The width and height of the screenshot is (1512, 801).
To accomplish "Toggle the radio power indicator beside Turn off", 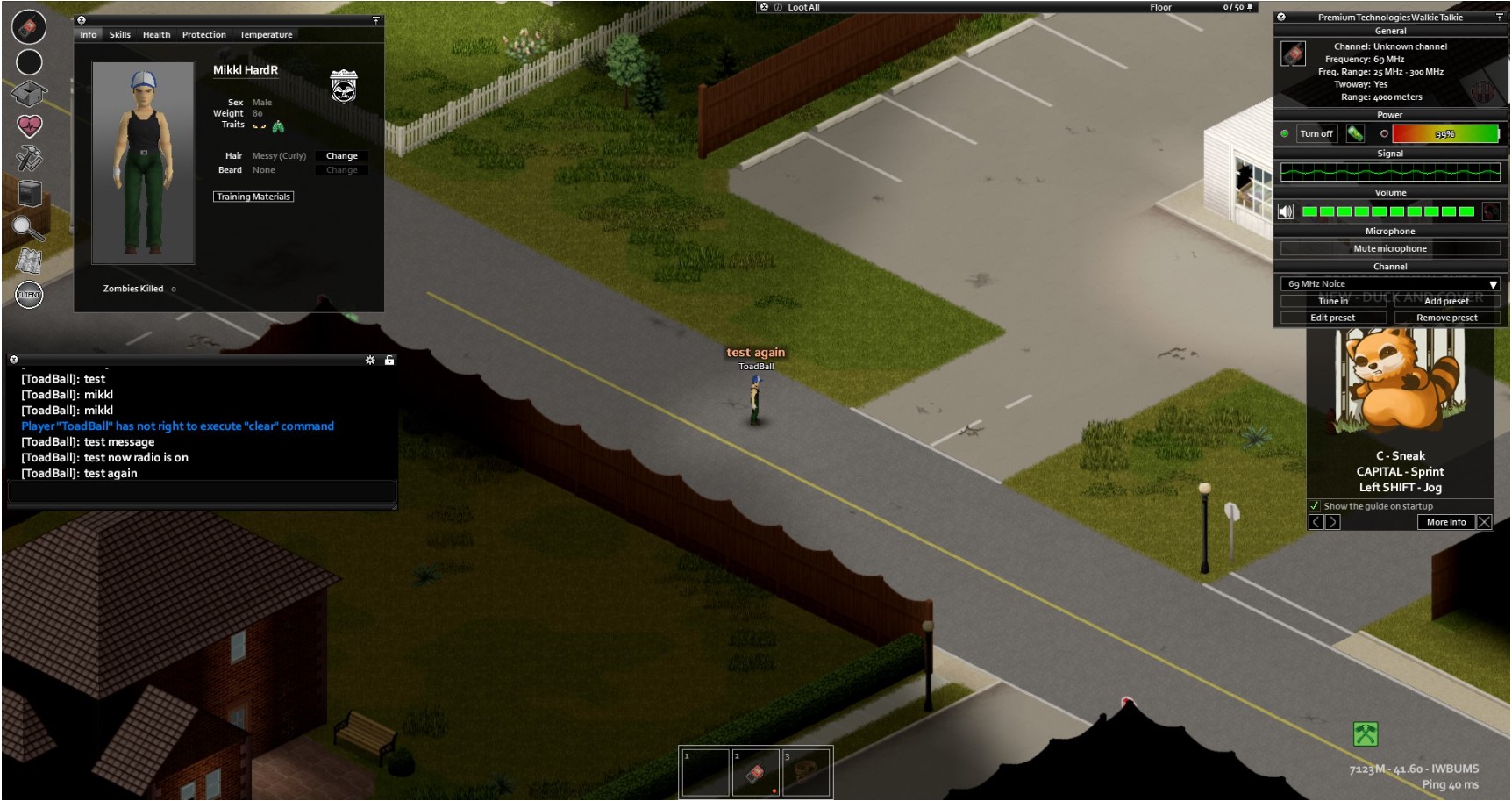I will [1284, 133].
